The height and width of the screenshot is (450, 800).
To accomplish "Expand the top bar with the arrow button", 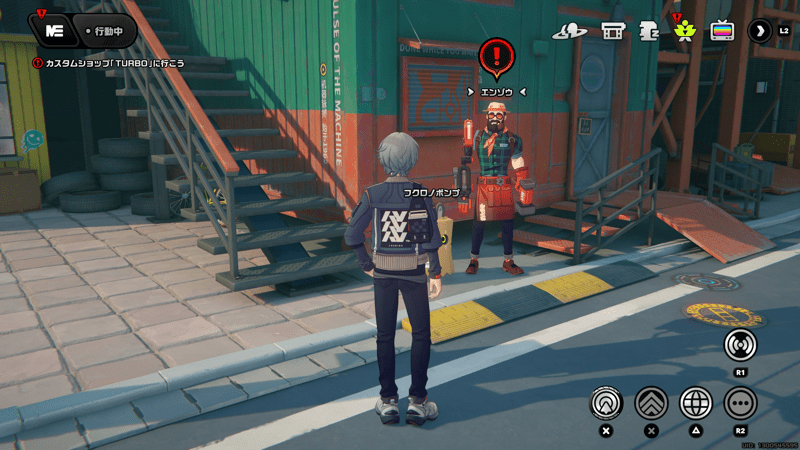I will (x=761, y=31).
